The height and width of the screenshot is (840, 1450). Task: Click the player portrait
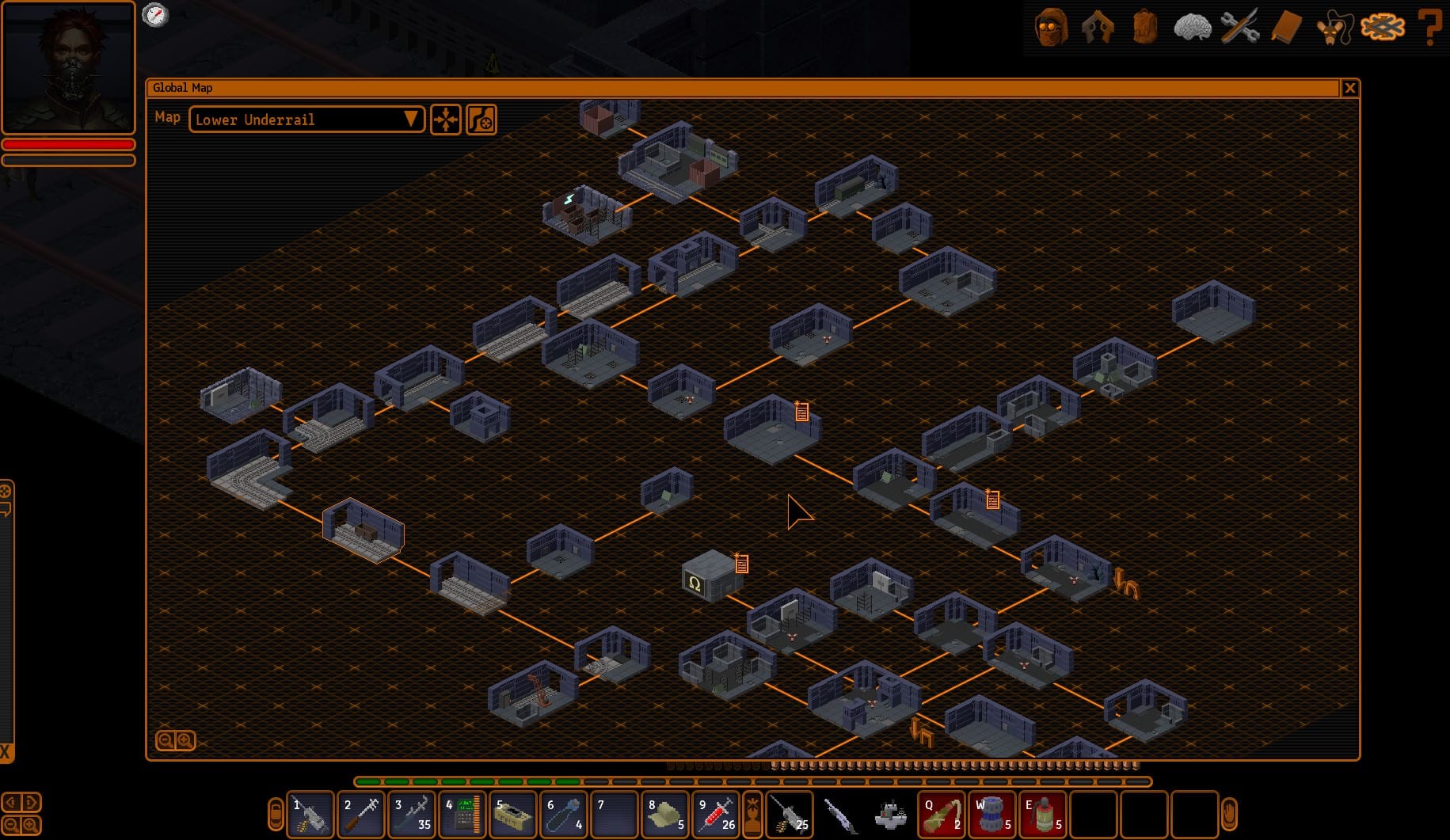pos(69,67)
